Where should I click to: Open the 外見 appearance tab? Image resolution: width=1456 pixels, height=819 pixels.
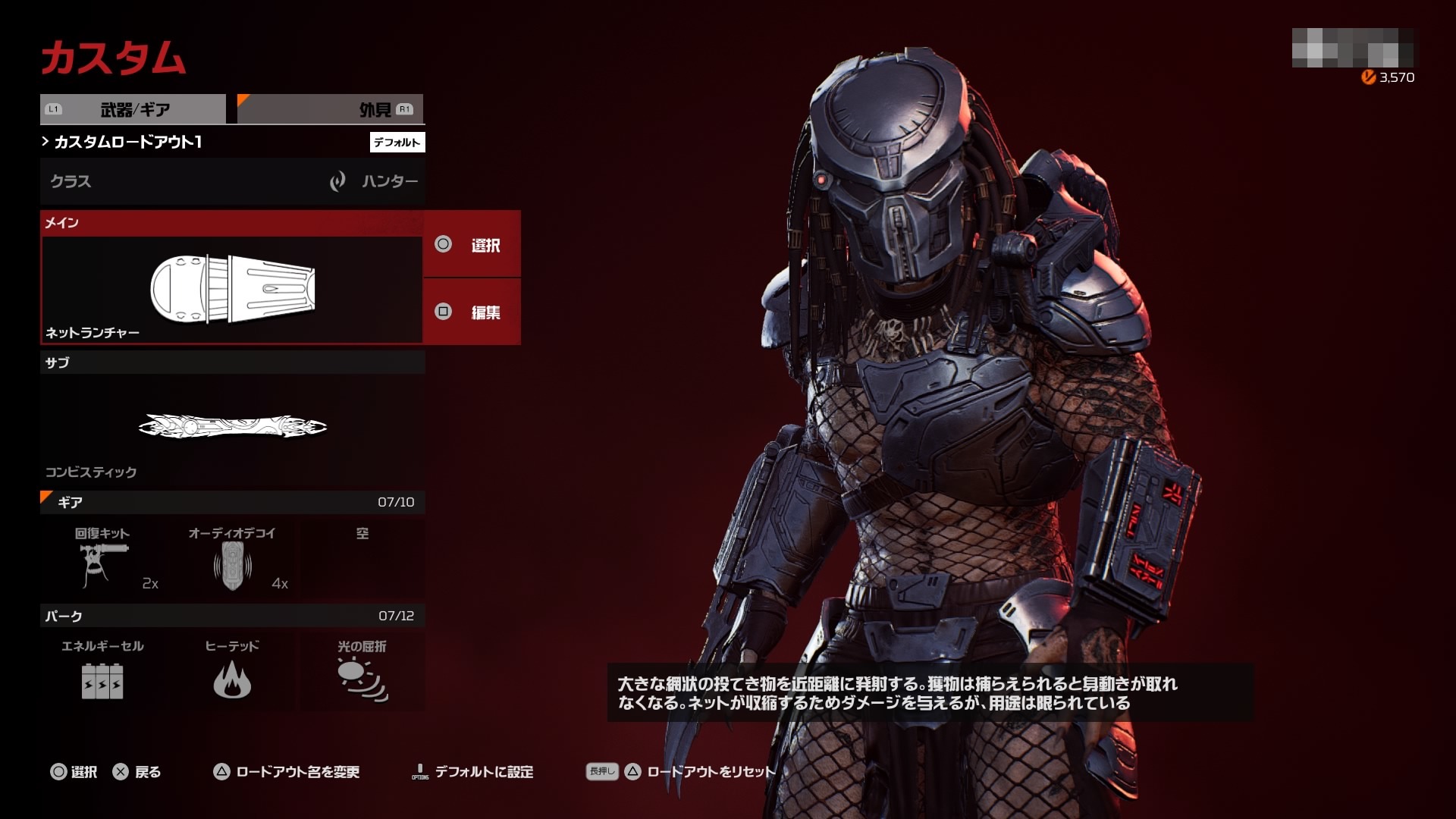(x=331, y=109)
